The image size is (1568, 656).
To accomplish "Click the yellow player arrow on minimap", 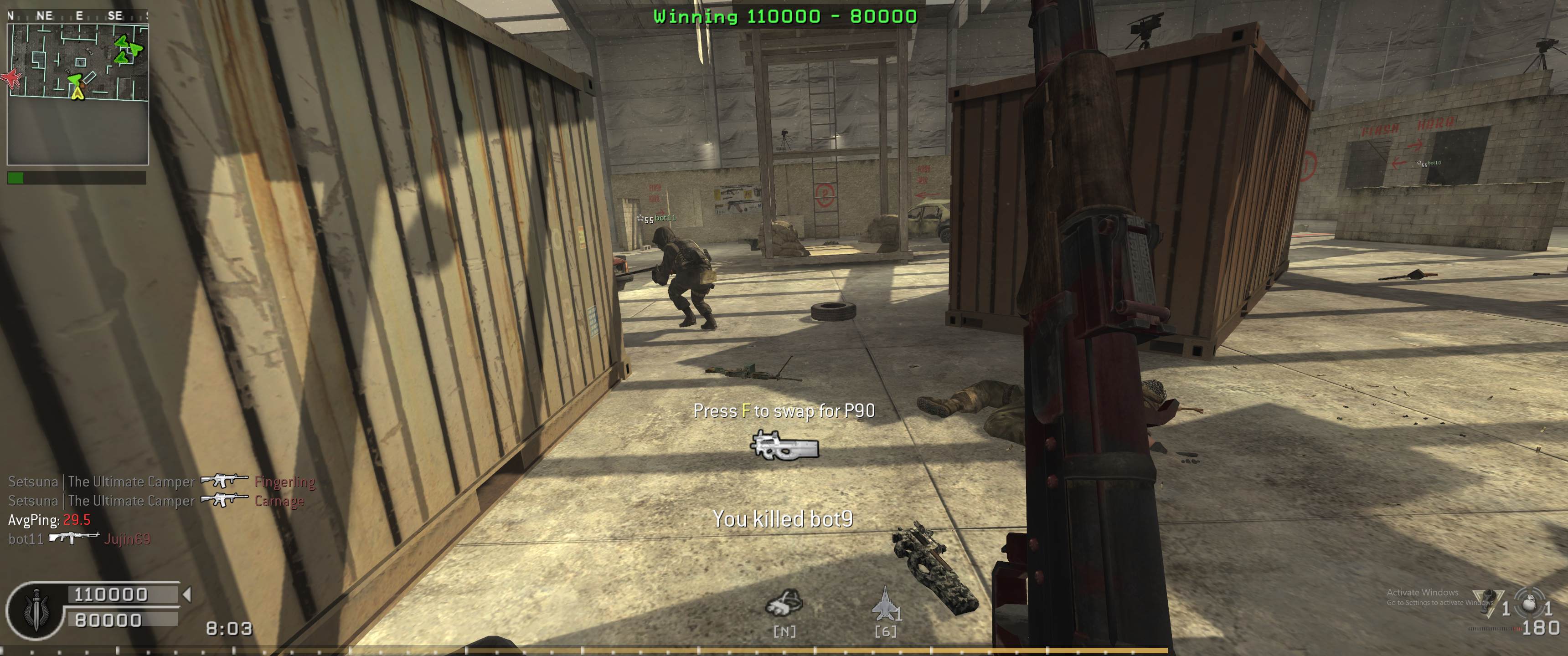I will pyautogui.click(x=77, y=92).
